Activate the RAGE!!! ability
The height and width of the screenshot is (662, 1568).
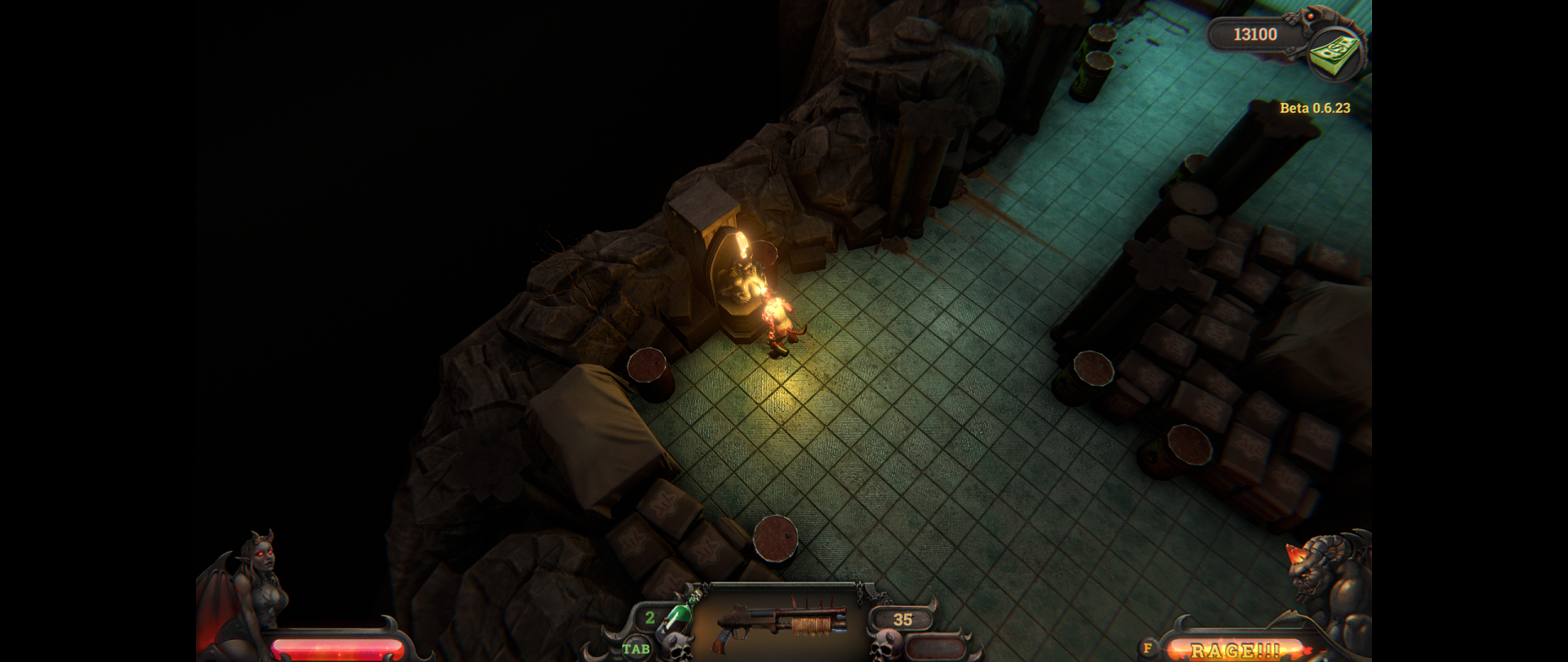(x=1234, y=650)
